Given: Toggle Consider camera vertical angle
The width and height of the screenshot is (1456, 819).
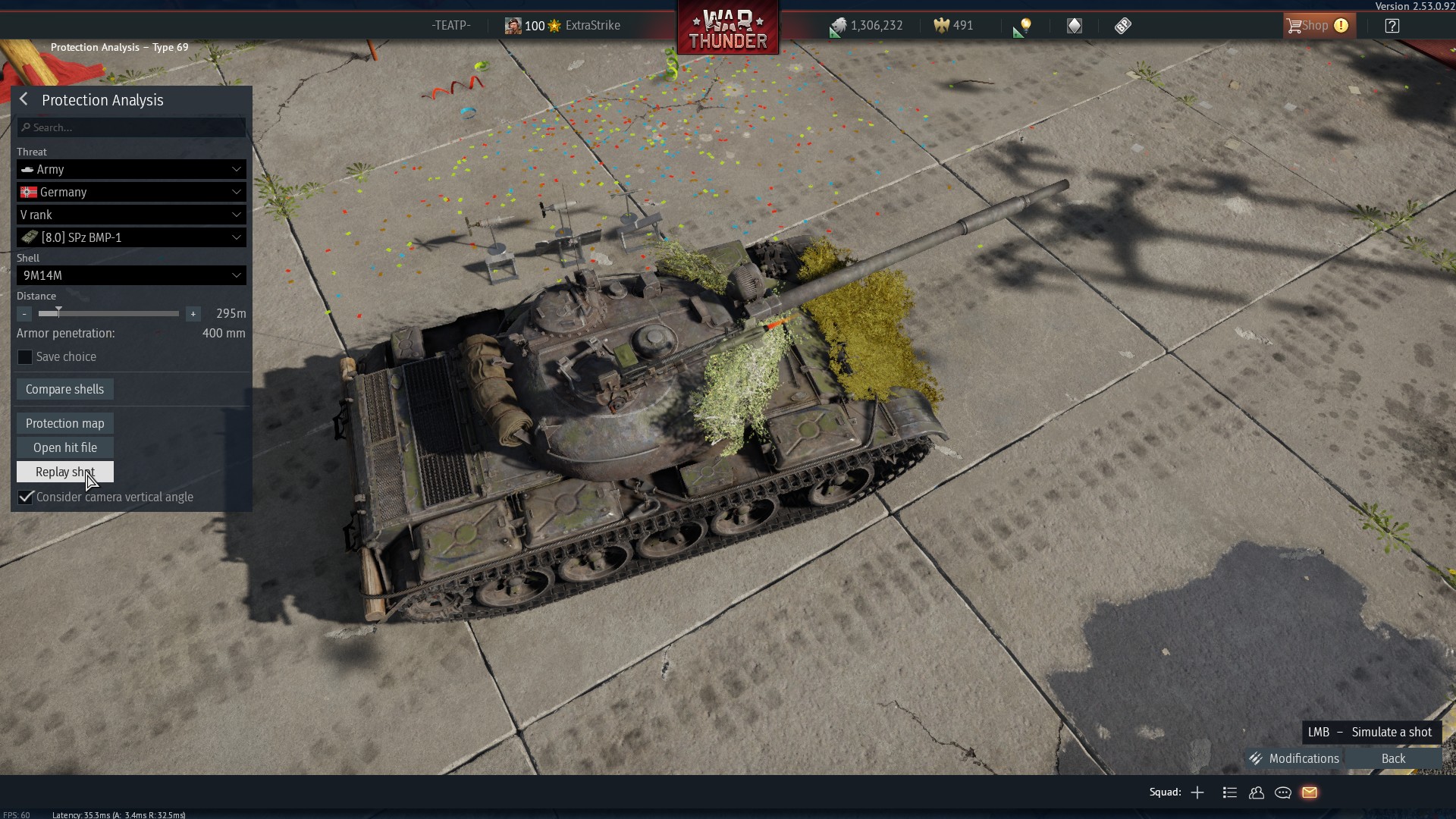Looking at the screenshot, I should [x=26, y=497].
